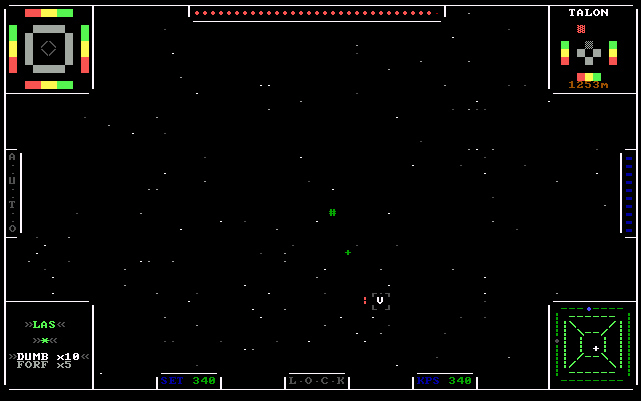Image resolution: width=641 pixels, height=401 pixels.
Task: Click the L-O-C-K missile lock indicator
Action: coord(317,381)
